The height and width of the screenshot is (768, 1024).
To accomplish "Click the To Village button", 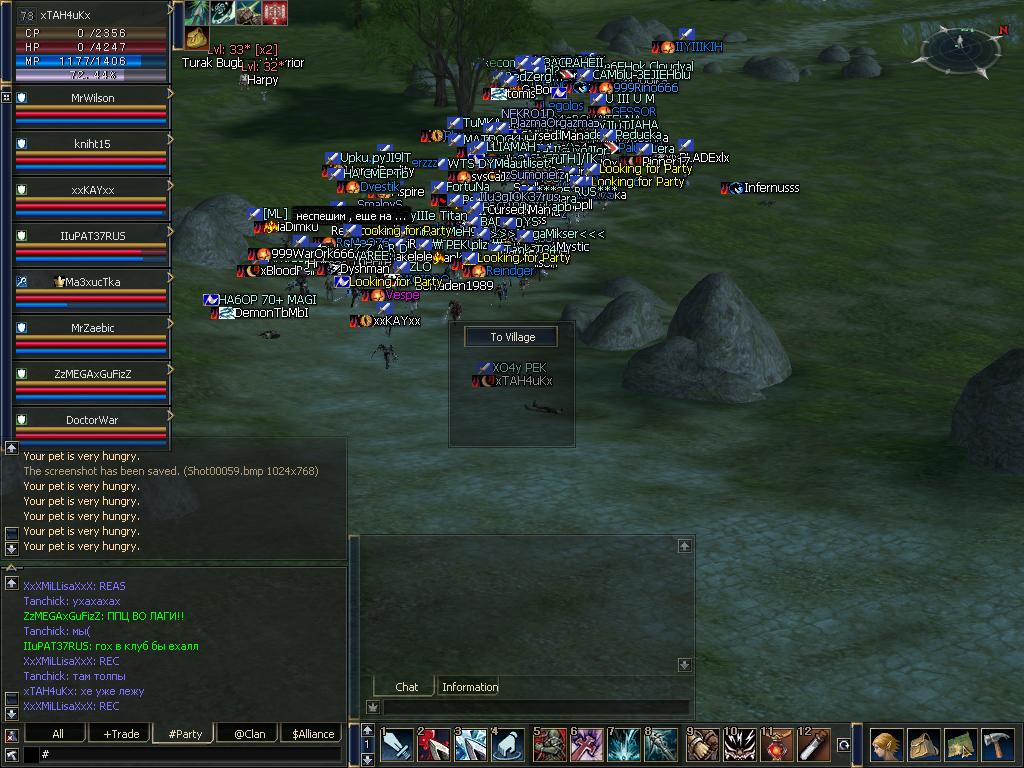I will pyautogui.click(x=512, y=337).
